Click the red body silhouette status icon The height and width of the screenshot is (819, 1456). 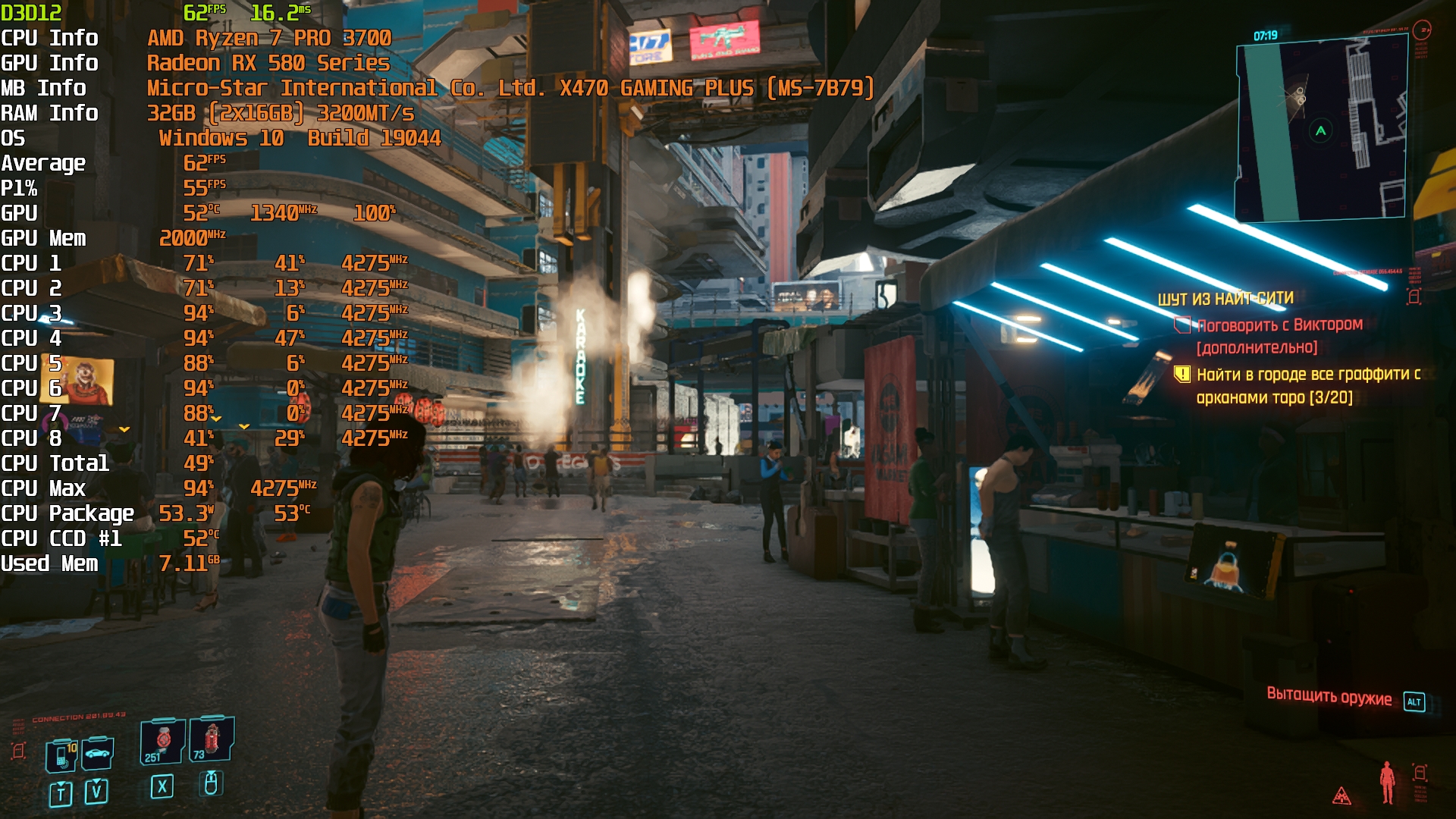coord(1387,782)
